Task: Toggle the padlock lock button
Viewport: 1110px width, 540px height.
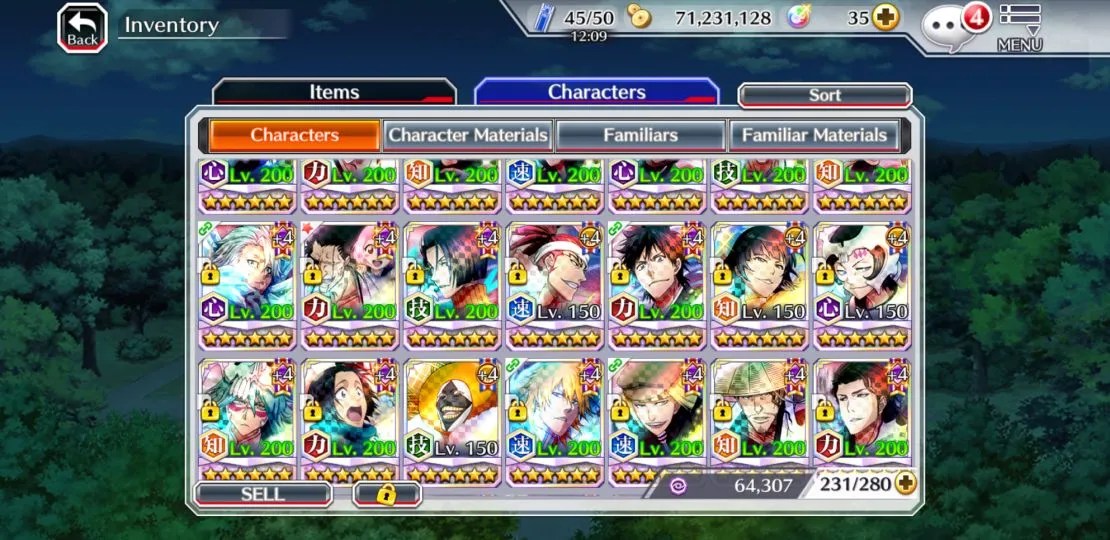Action: pos(386,493)
